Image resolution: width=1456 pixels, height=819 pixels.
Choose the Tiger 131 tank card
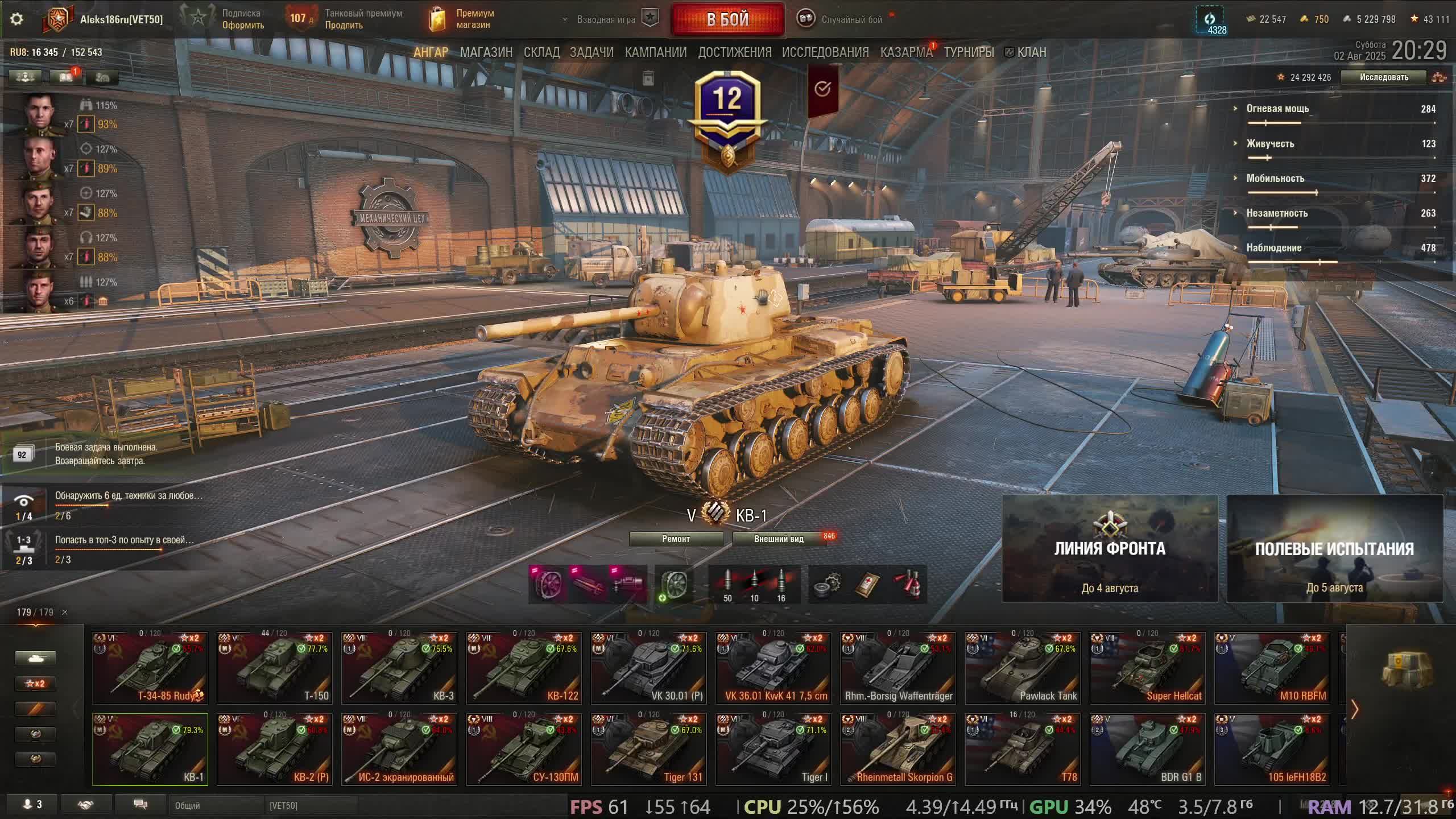[x=648, y=749]
